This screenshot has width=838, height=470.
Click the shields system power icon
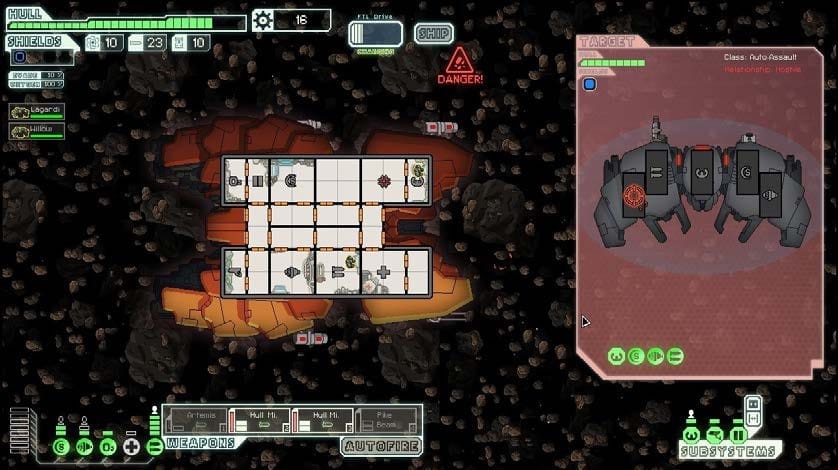62,445
